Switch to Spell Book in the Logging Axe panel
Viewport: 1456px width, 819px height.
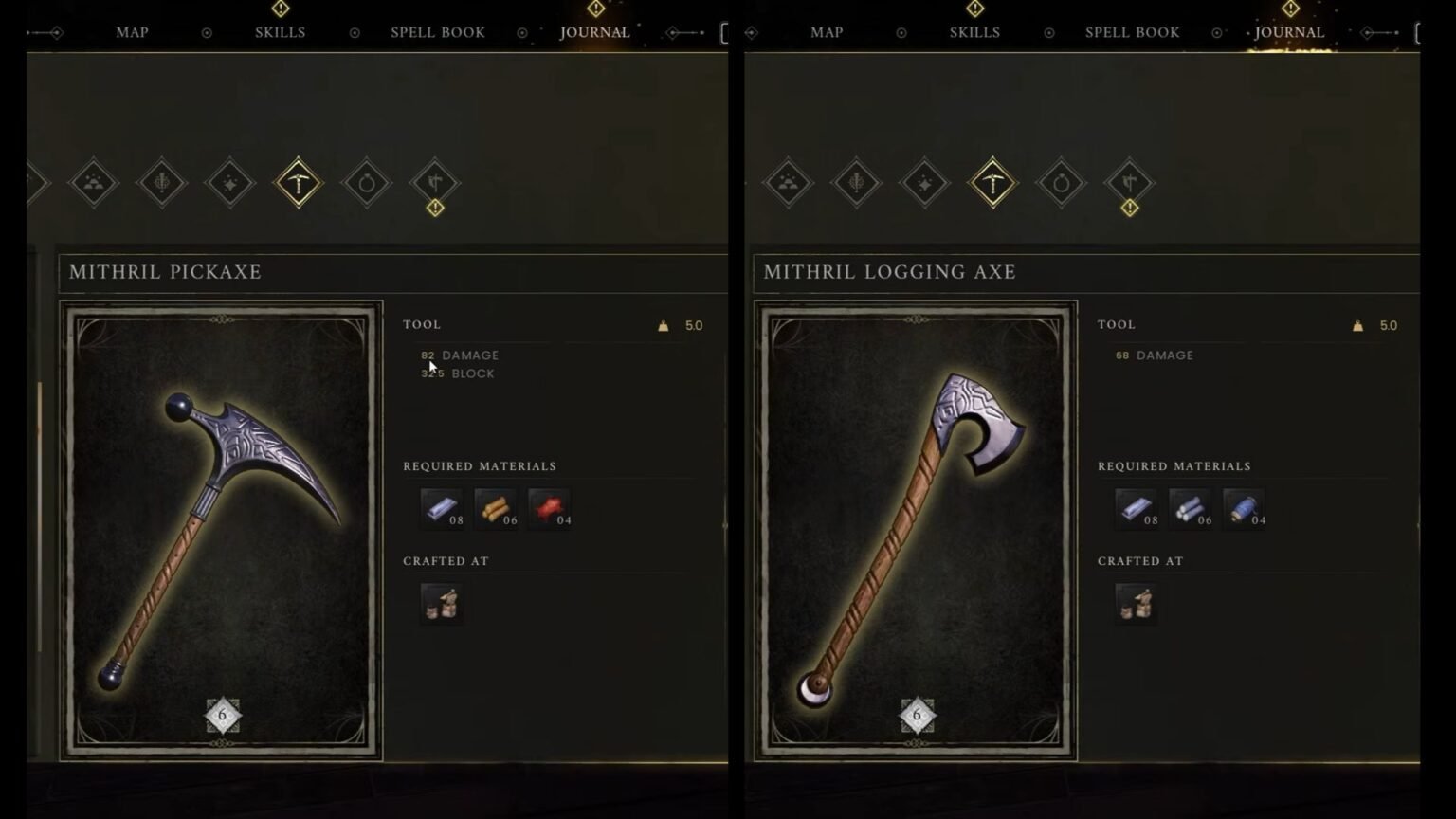tap(1132, 32)
